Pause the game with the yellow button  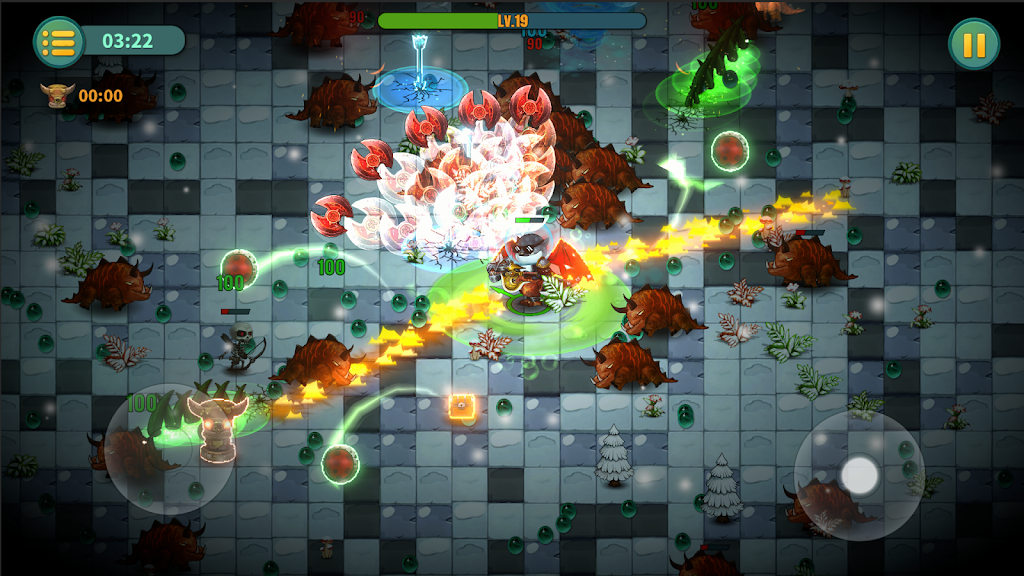click(973, 44)
